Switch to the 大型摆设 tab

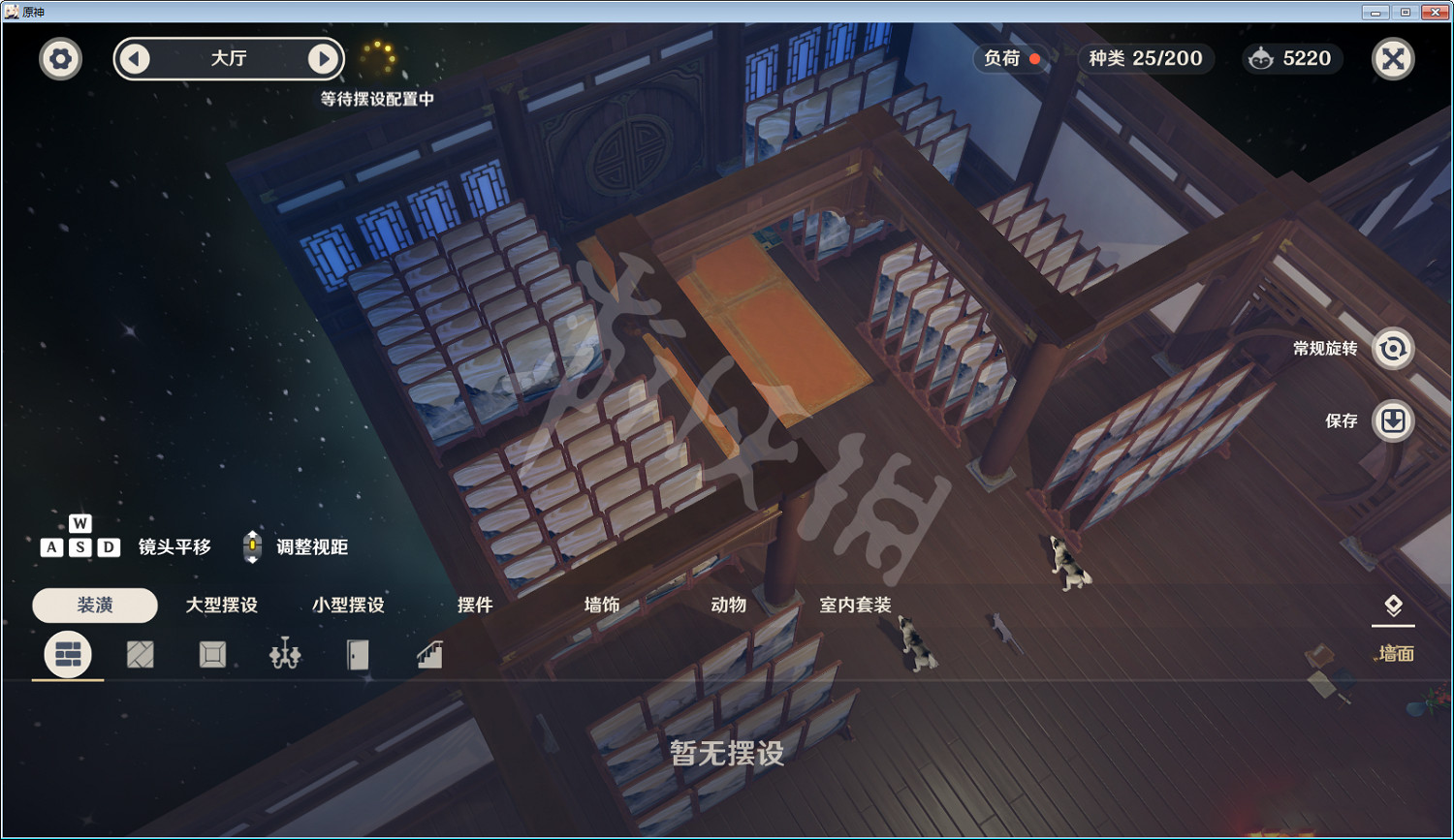(220, 605)
